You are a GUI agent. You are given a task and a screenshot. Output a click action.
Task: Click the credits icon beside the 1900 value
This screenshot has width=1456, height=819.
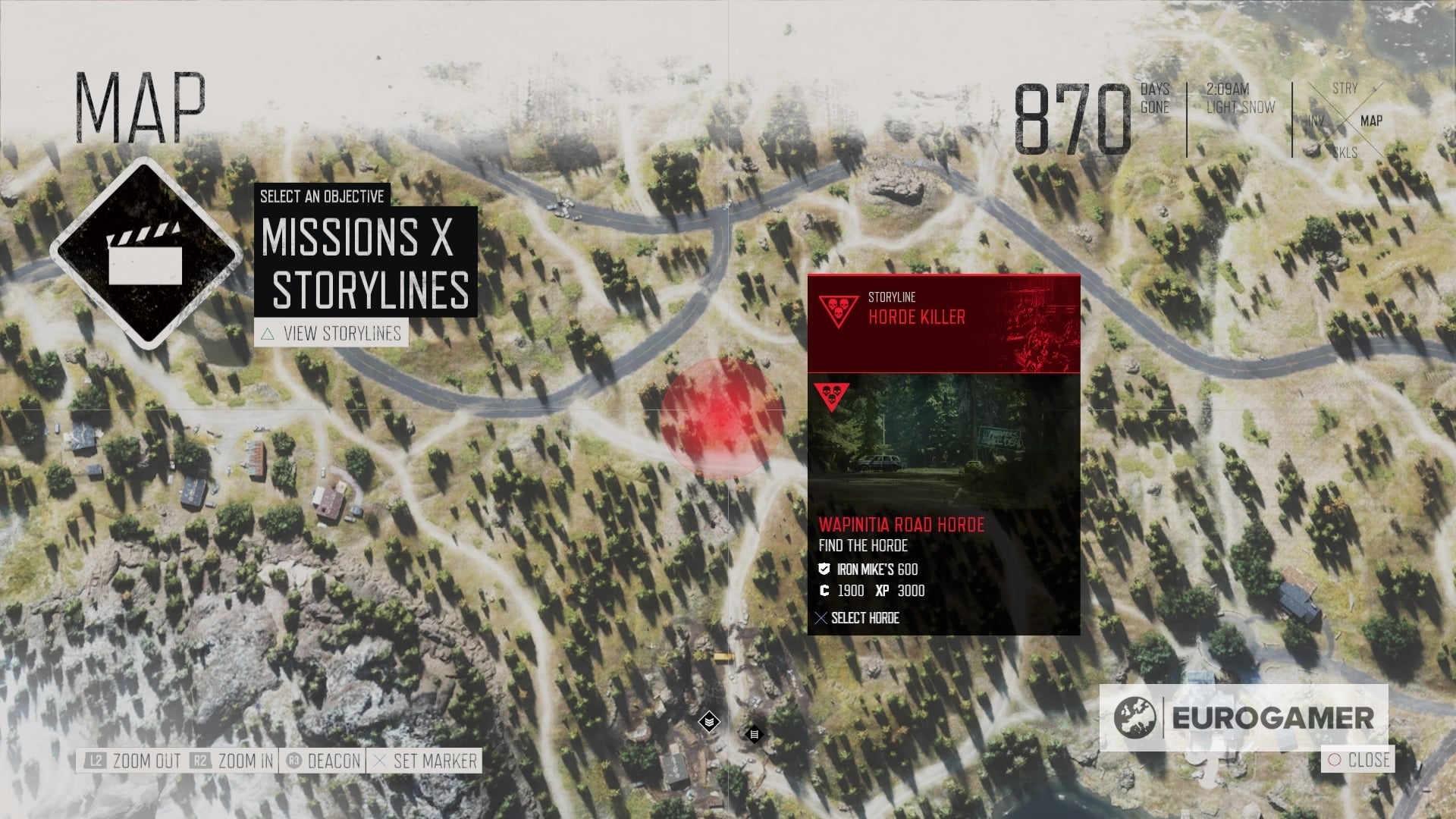coord(823,591)
